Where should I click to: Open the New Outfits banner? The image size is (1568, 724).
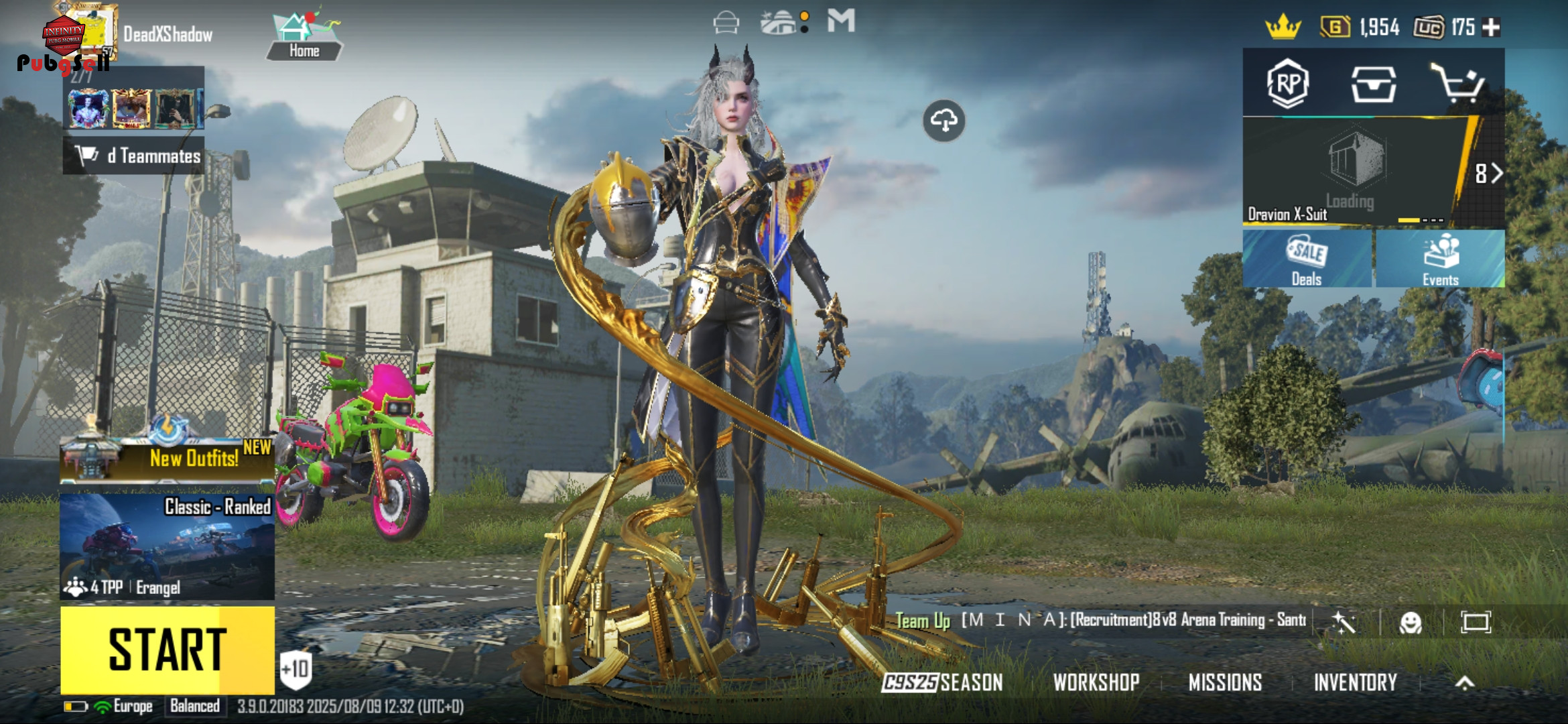[167, 459]
